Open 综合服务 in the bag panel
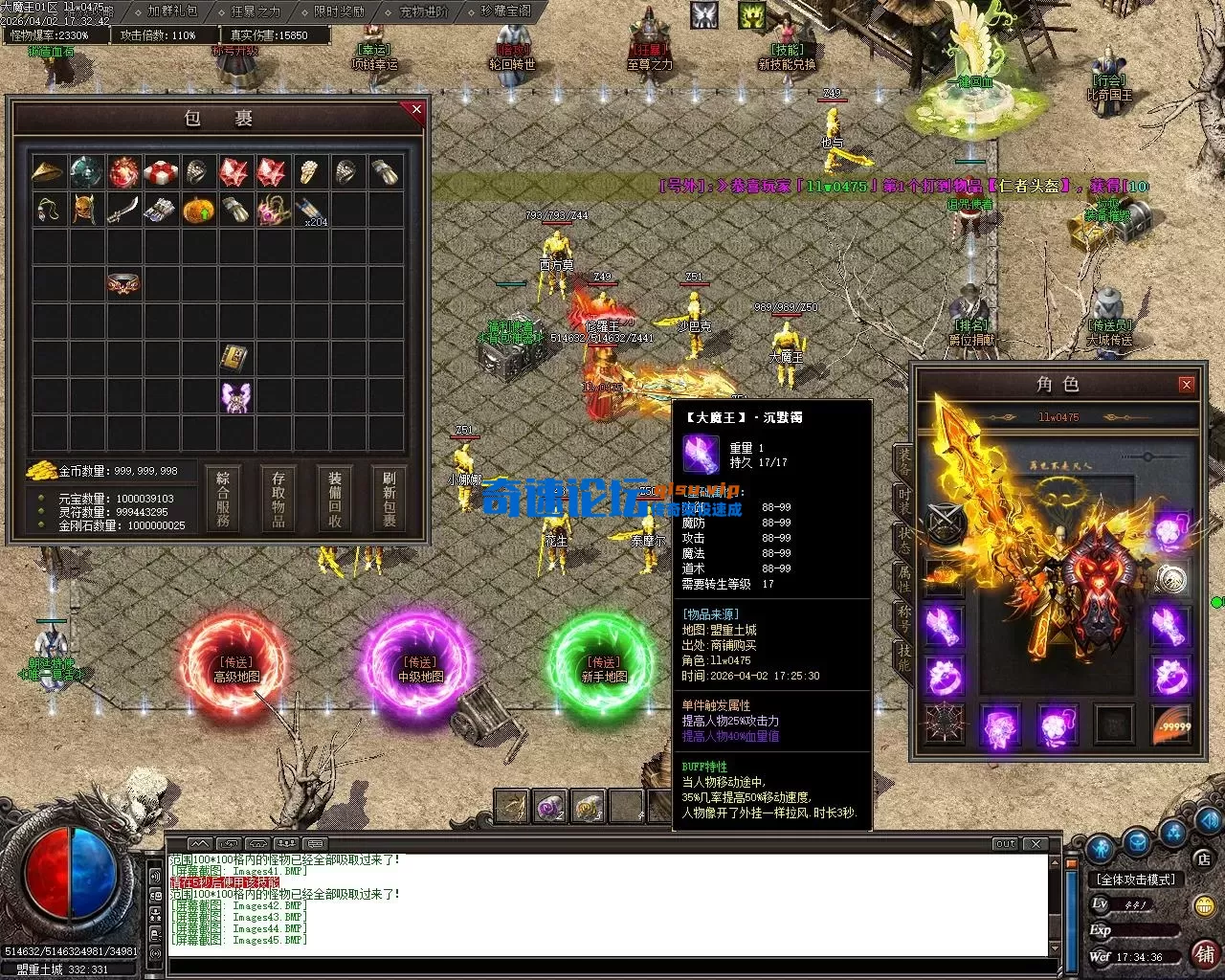 pos(223,499)
